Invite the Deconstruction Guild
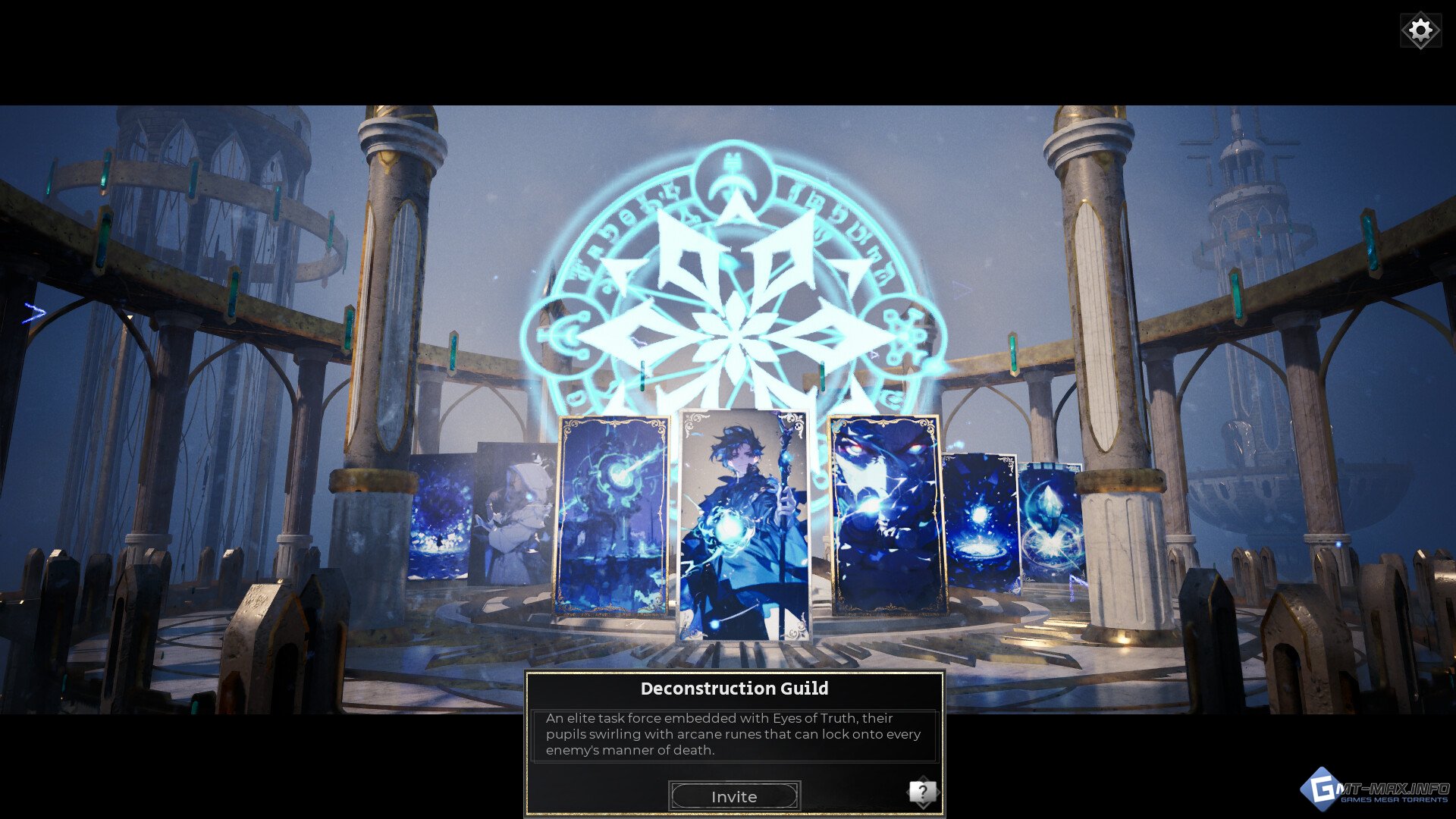The width and height of the screenshot is (1456, 819). coord(734,796)
